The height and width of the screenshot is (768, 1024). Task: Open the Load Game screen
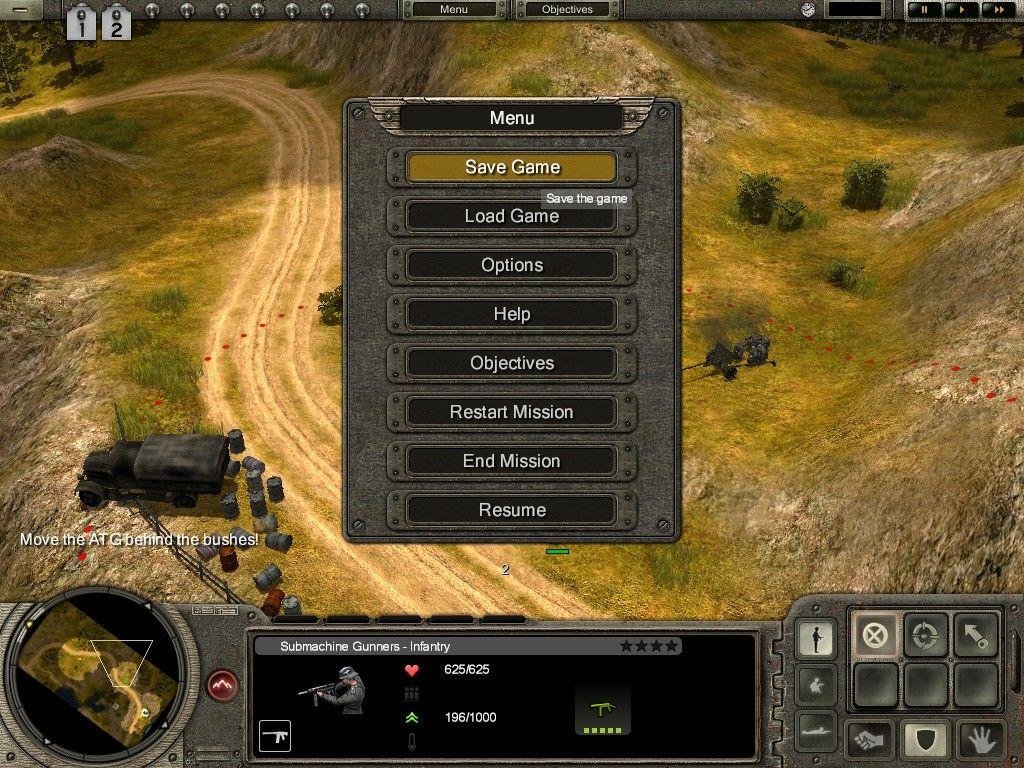[x=511, y=216]
